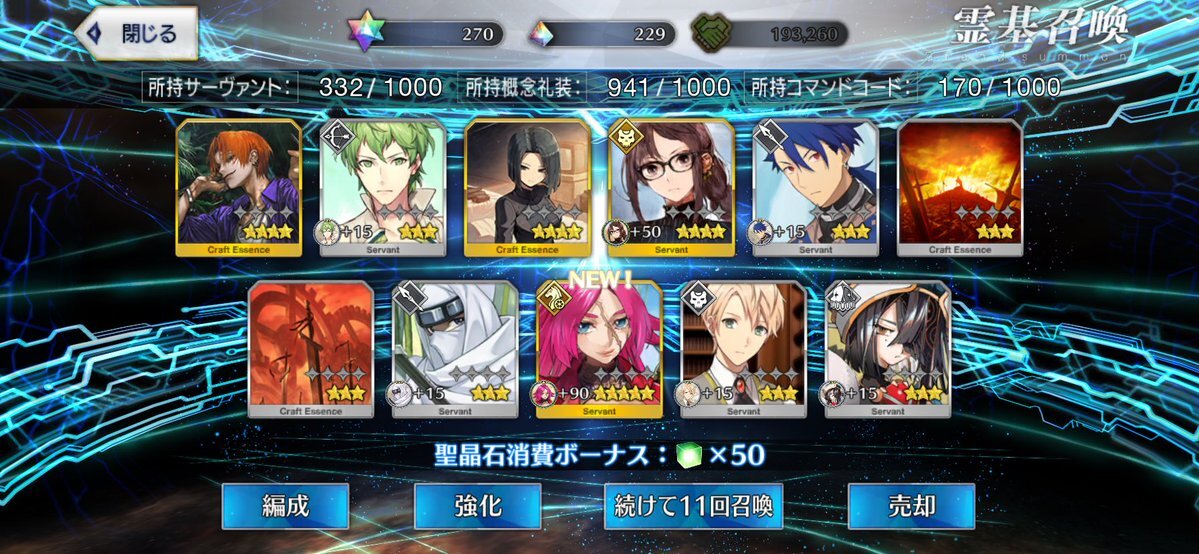
Task: Open the NEW pink-haired five-star Servant
Action: (599, 348)
